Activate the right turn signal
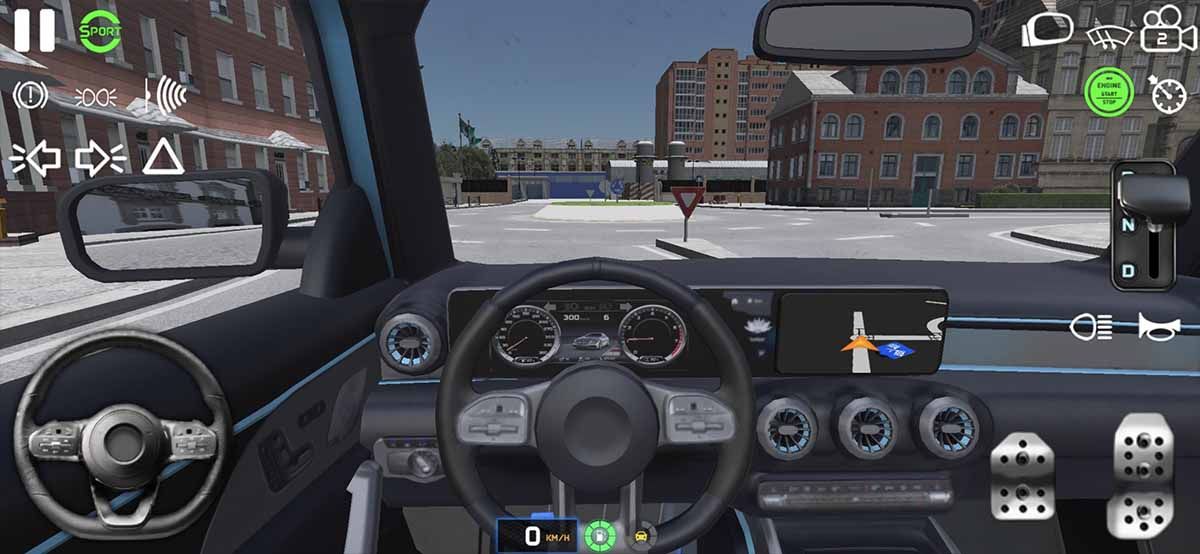This screenshot has width=1200, height=554. pyautogui.click(x=100, y=158)
